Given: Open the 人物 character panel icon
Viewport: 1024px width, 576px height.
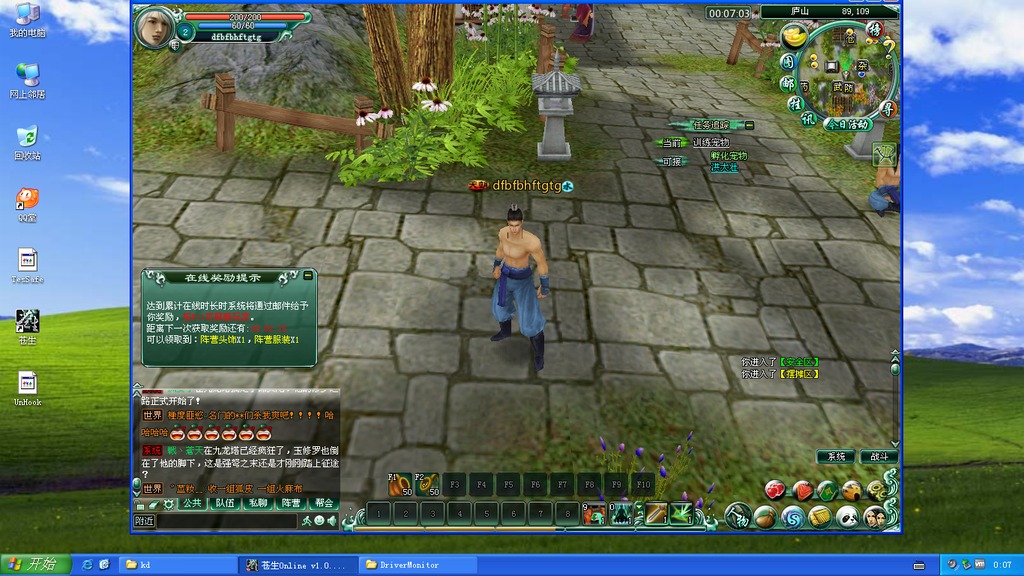Looking at the screenshot, I should tap(738, 517).
